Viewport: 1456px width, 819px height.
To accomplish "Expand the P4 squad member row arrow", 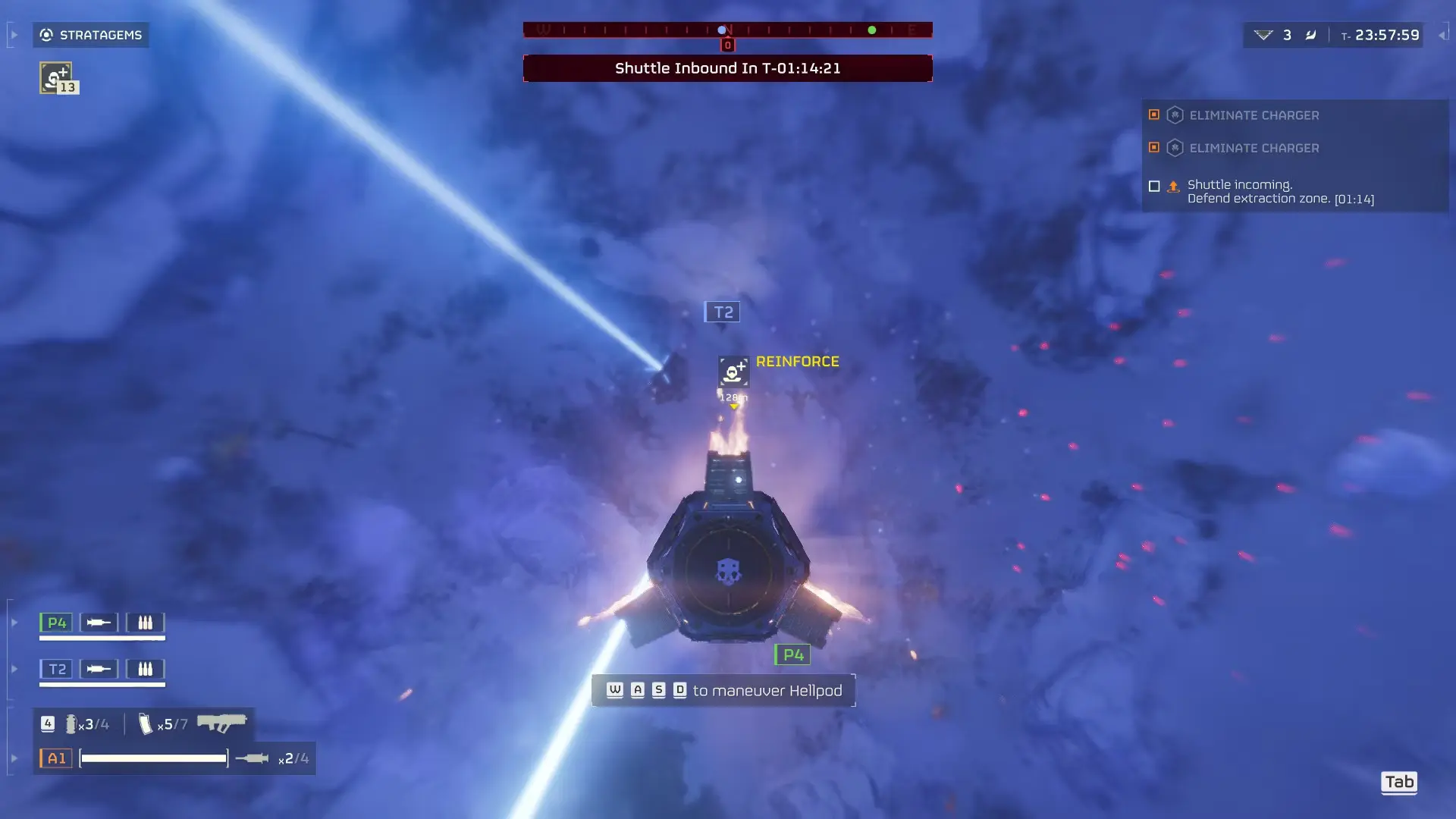I will coord(14,622).
